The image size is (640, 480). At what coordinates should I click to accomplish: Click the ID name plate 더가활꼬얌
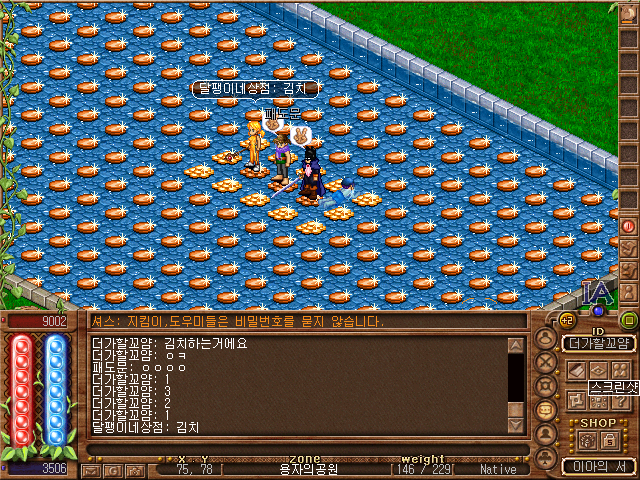tap(598, 343)
